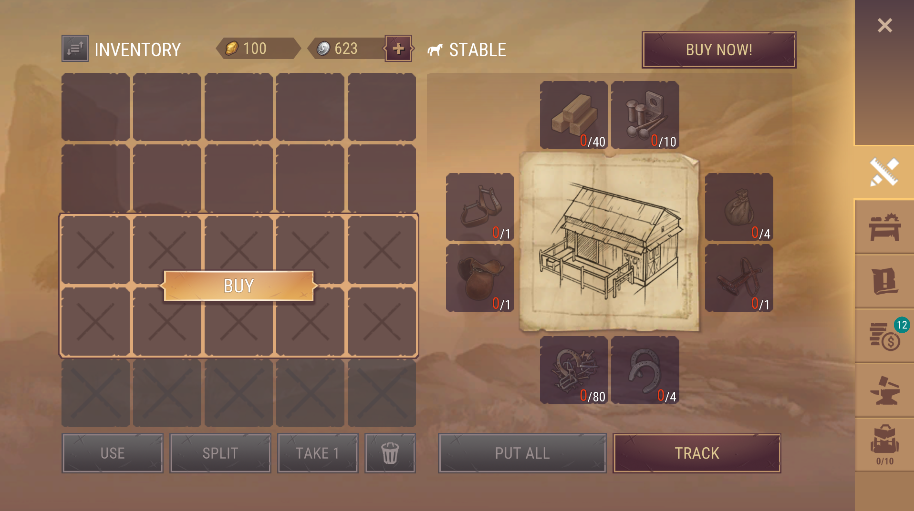Add more coins with plus button

pyautogui.click(x=398, y=48)
